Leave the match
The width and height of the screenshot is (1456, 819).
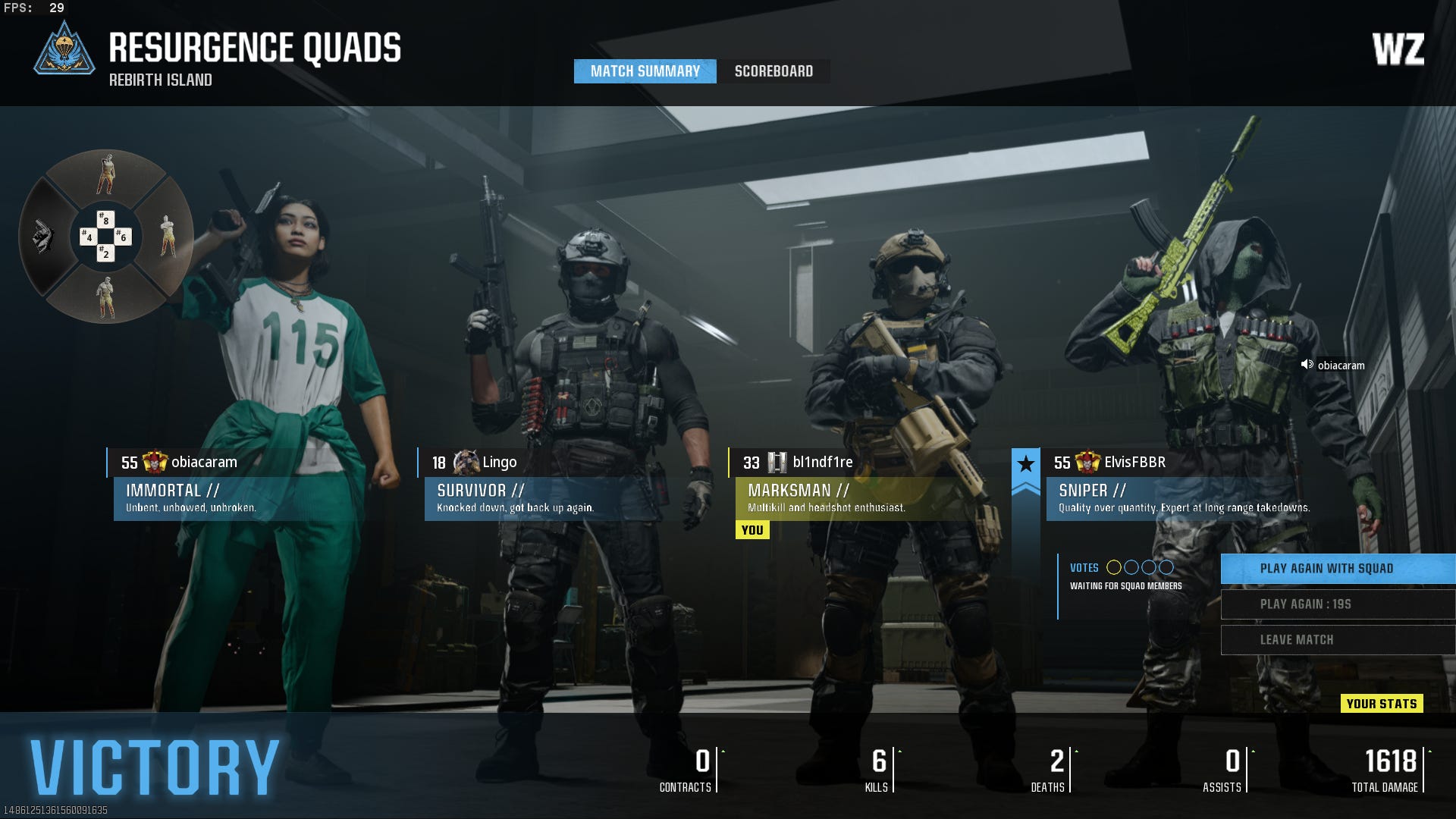click(x=1337, y=640)
